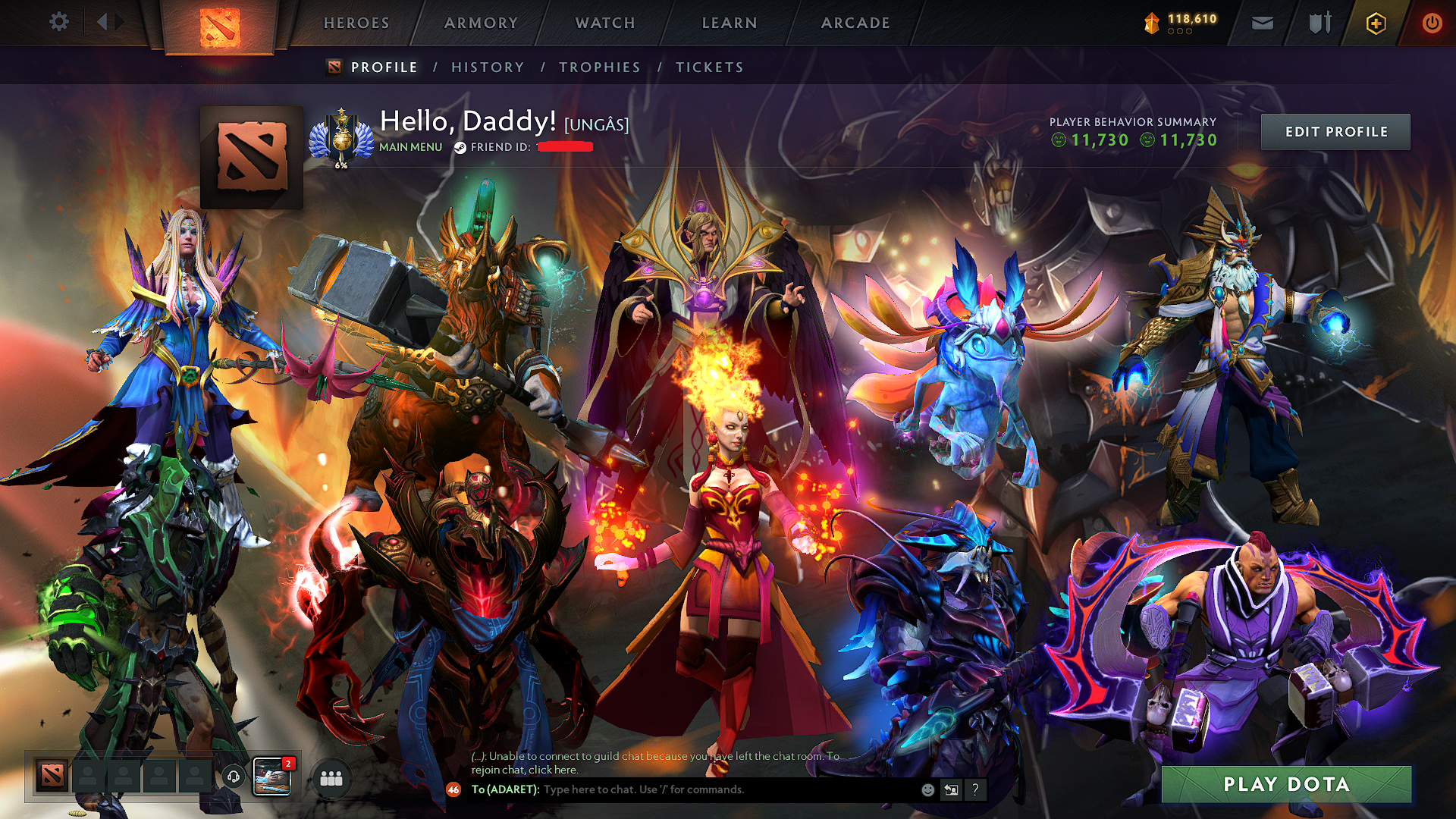The height and width of the screenshot is (819, 1456).
Task: Switch to the TROPHIES tab
Action: click(x=599, y=67)
